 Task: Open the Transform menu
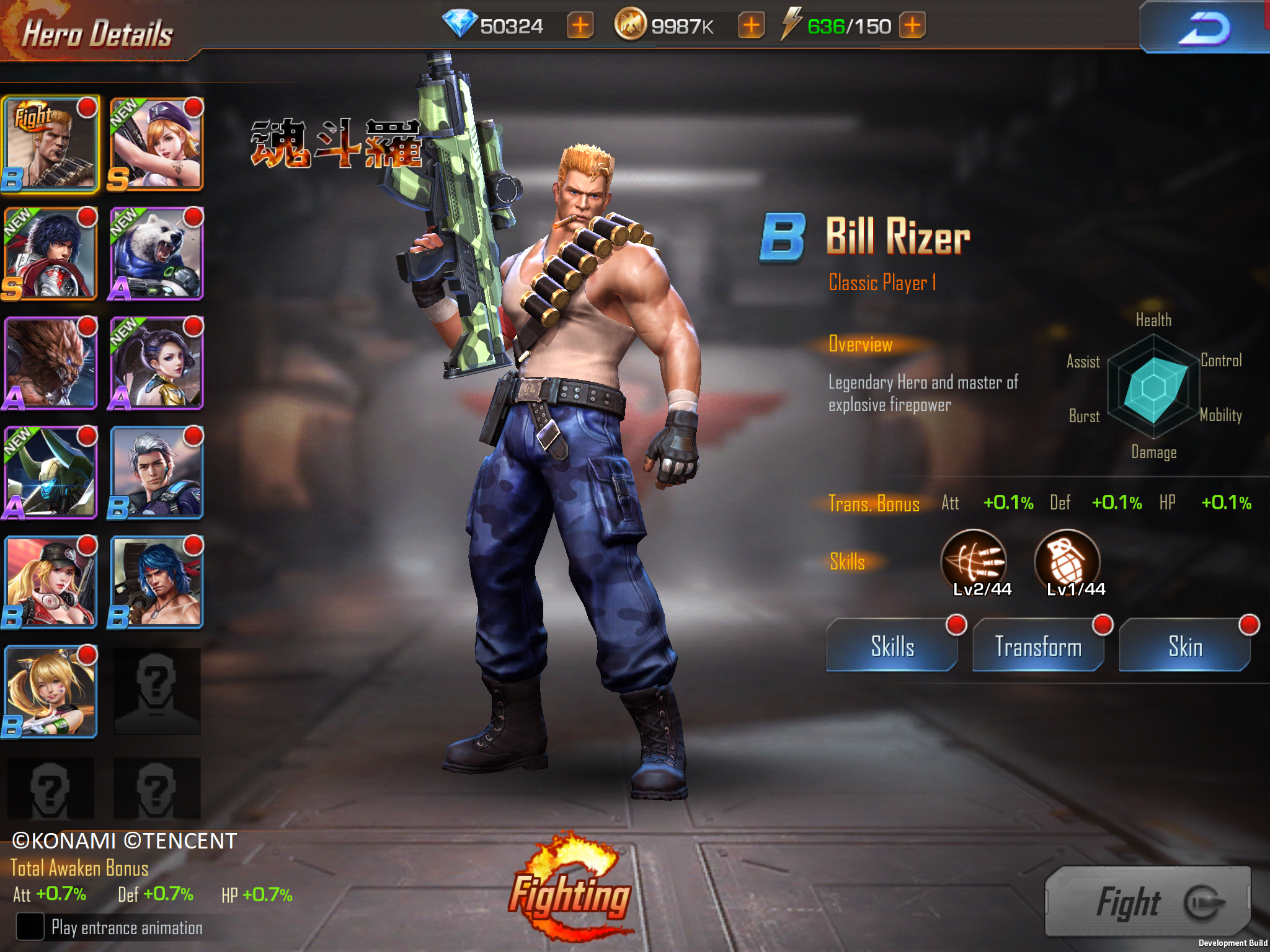(1038, 646)
